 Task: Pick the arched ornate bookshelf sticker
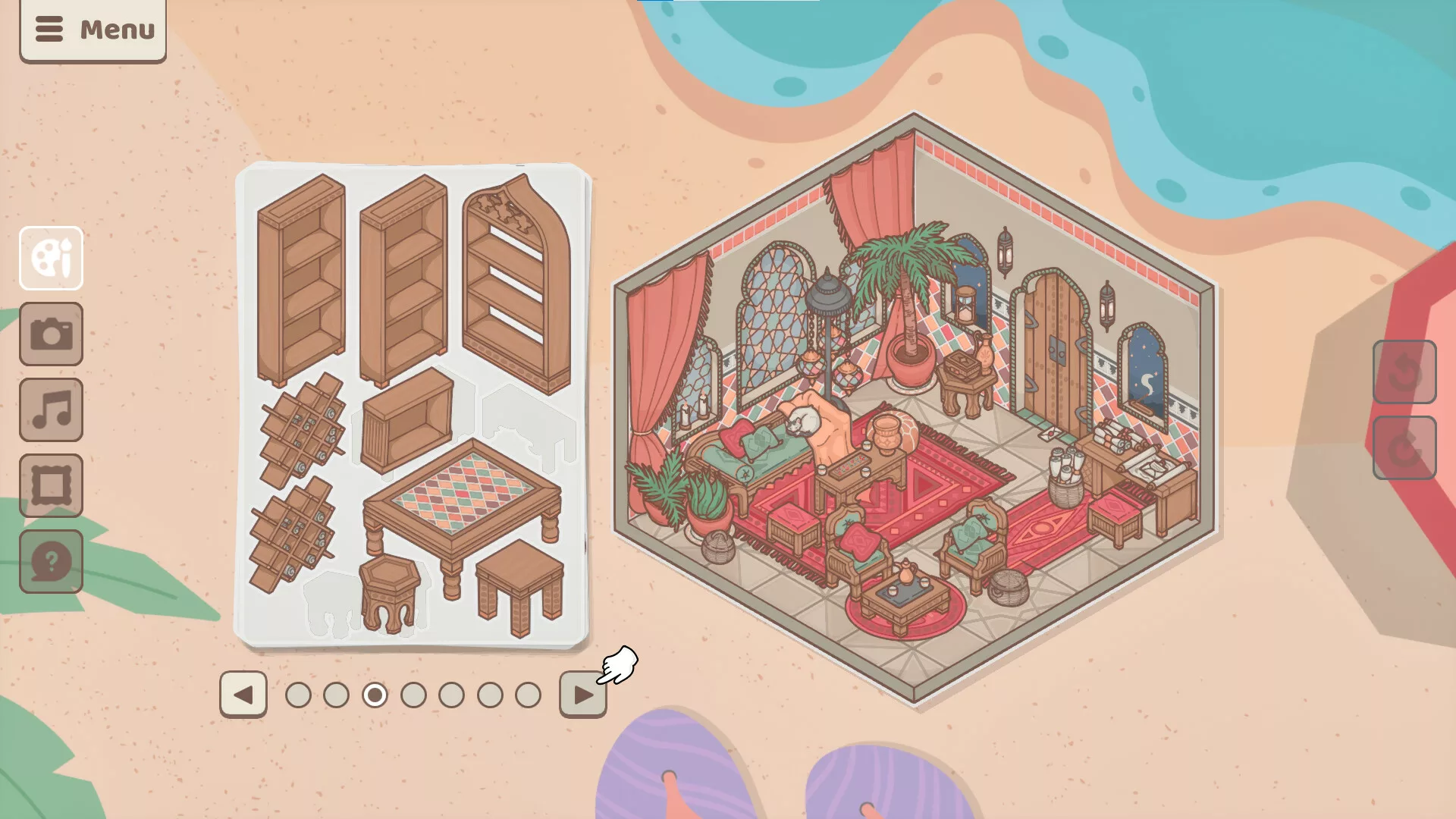coord(517,284)
